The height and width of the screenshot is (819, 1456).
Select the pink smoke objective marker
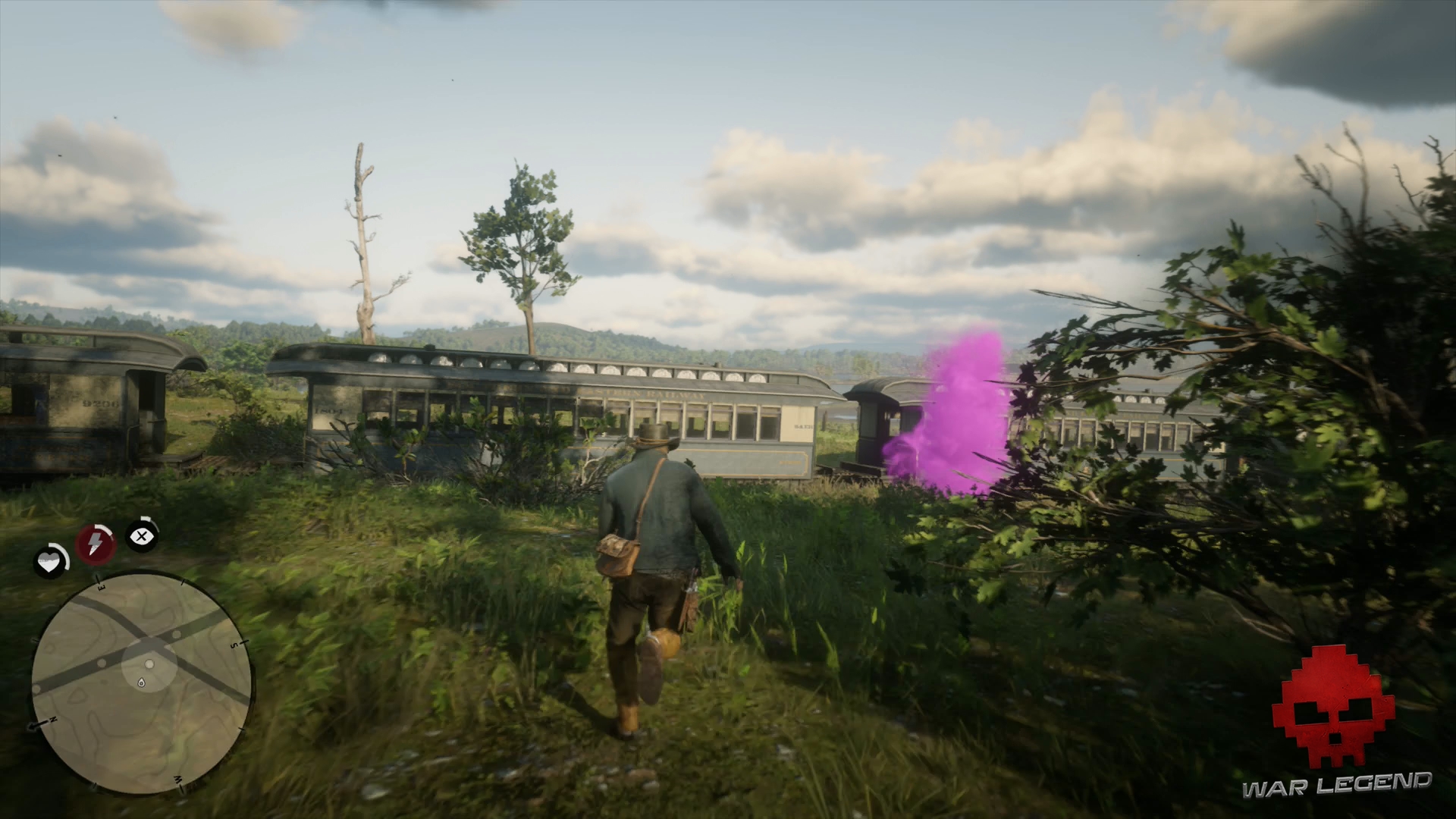coord(959,413)
